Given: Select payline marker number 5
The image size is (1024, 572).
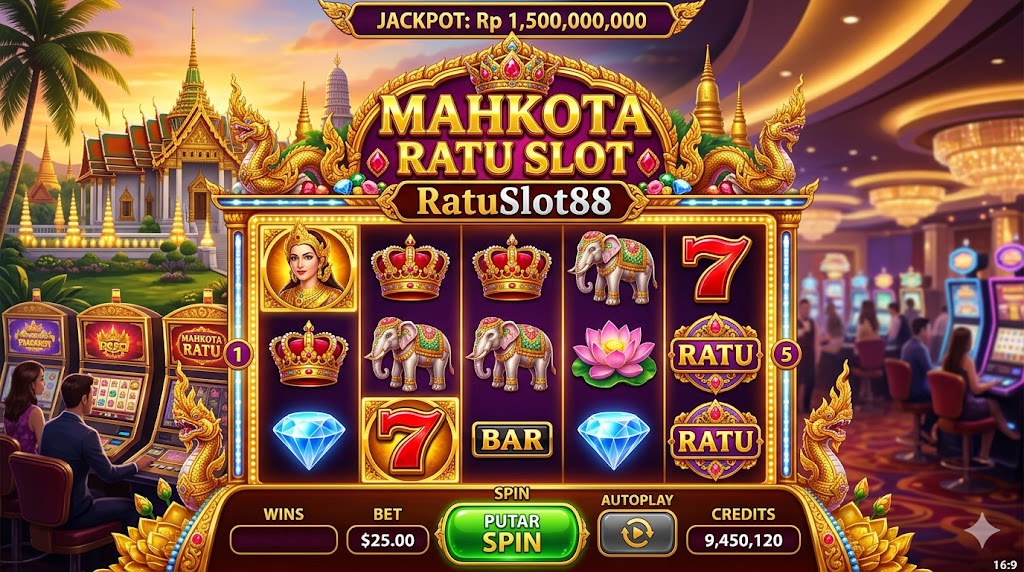Looking at the screenshot, I should coord(786,354).
